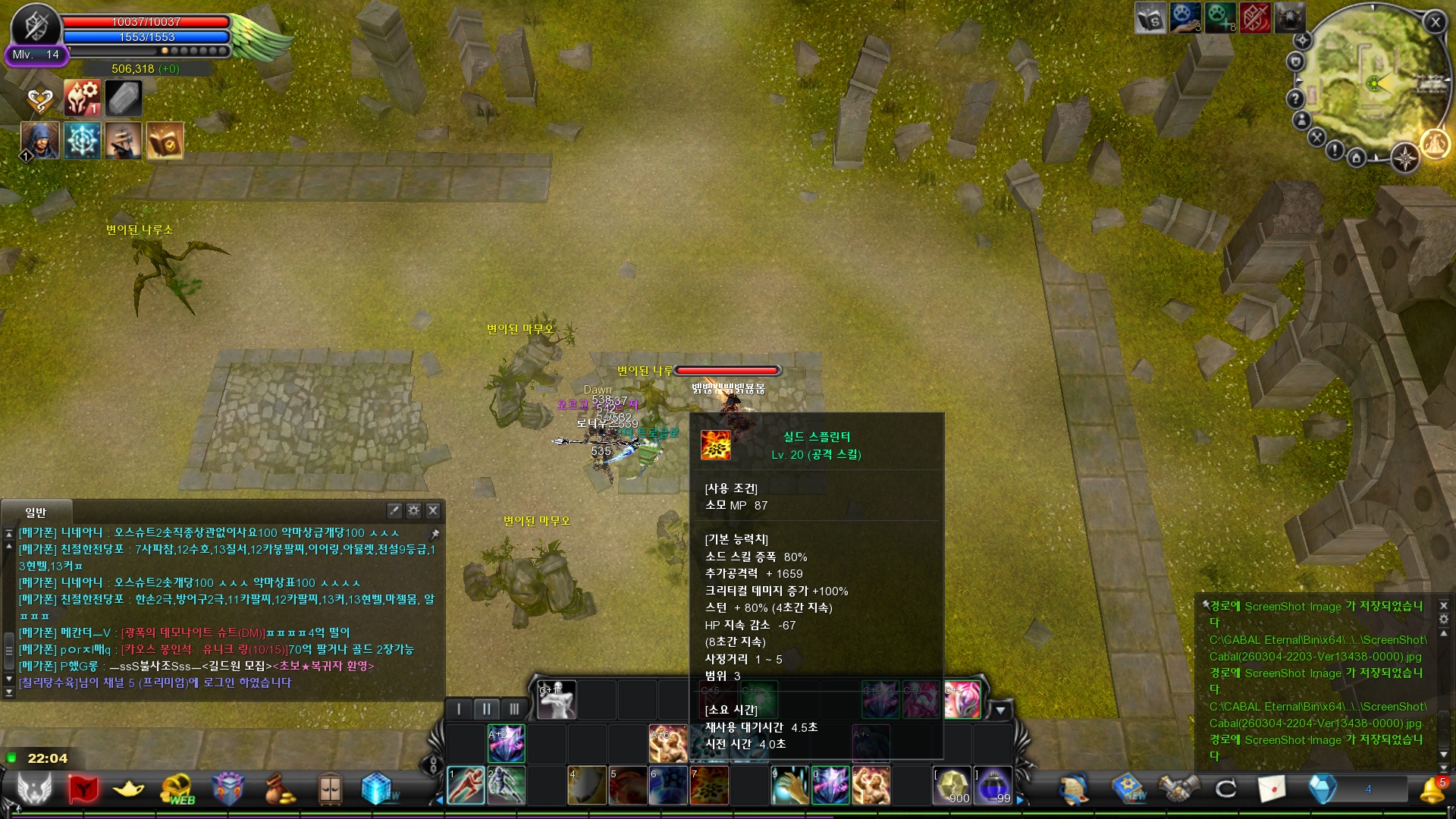Click the house icon button under minimap

click(x=1357, y=158)
